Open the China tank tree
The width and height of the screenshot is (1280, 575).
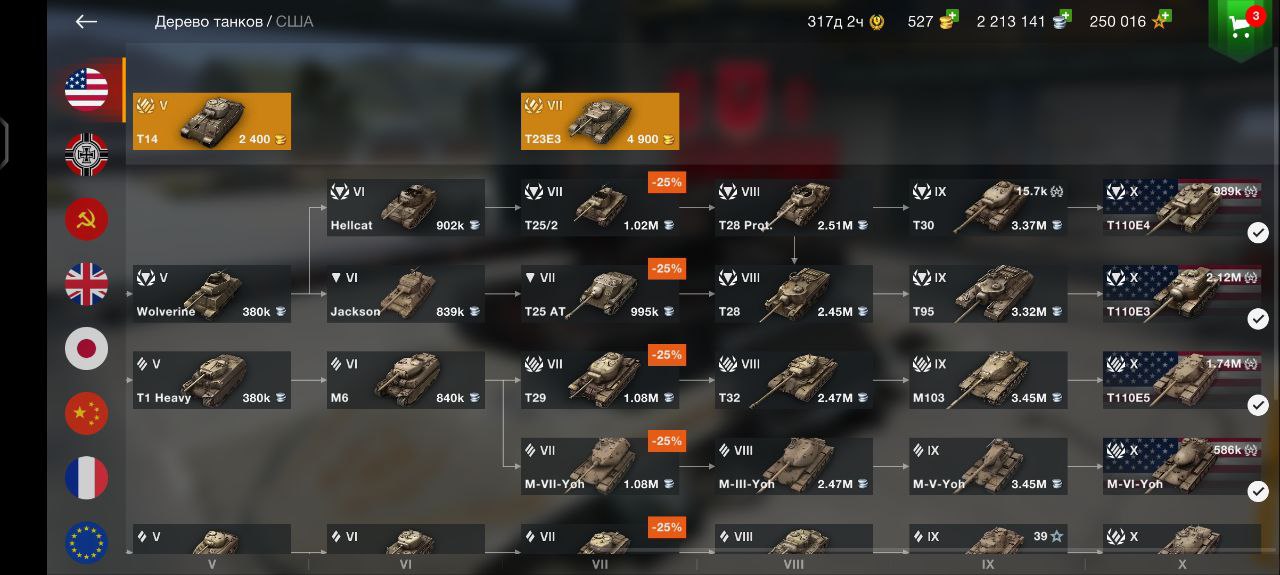pyautogui.click(x=87, y=414)
